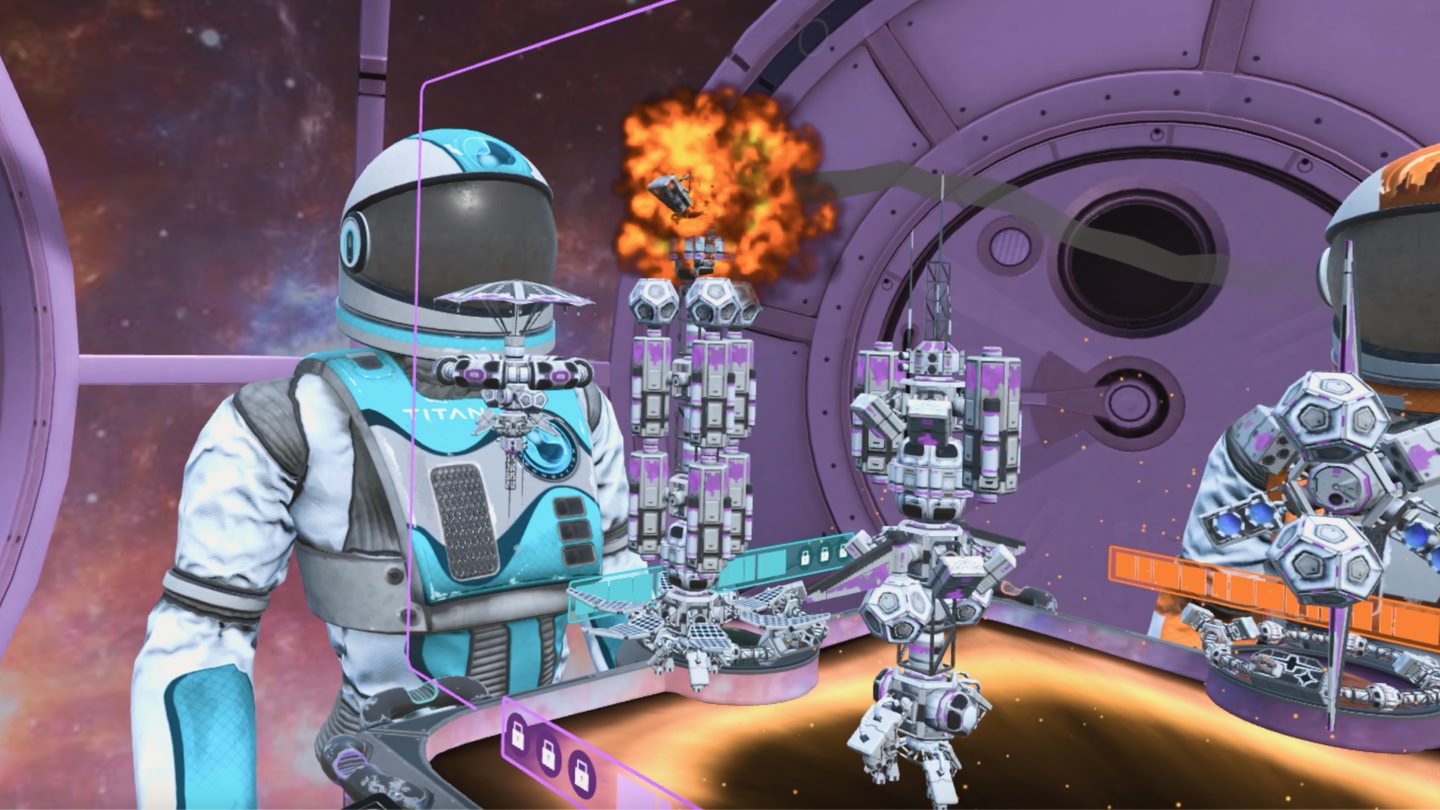Click the middle padlock icon on the purple panel
Viewport: 1440px width, 810px height.
549,757
